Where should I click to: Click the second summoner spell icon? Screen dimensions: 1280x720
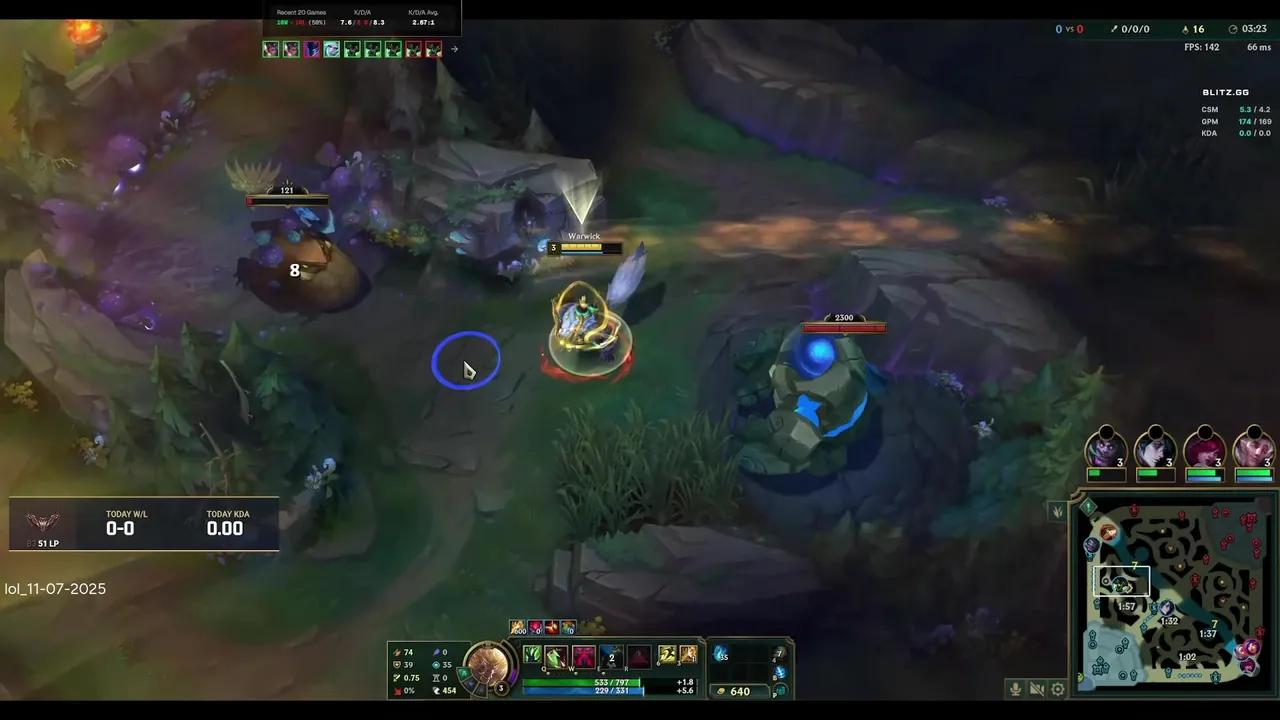click(x=689, y=655)
